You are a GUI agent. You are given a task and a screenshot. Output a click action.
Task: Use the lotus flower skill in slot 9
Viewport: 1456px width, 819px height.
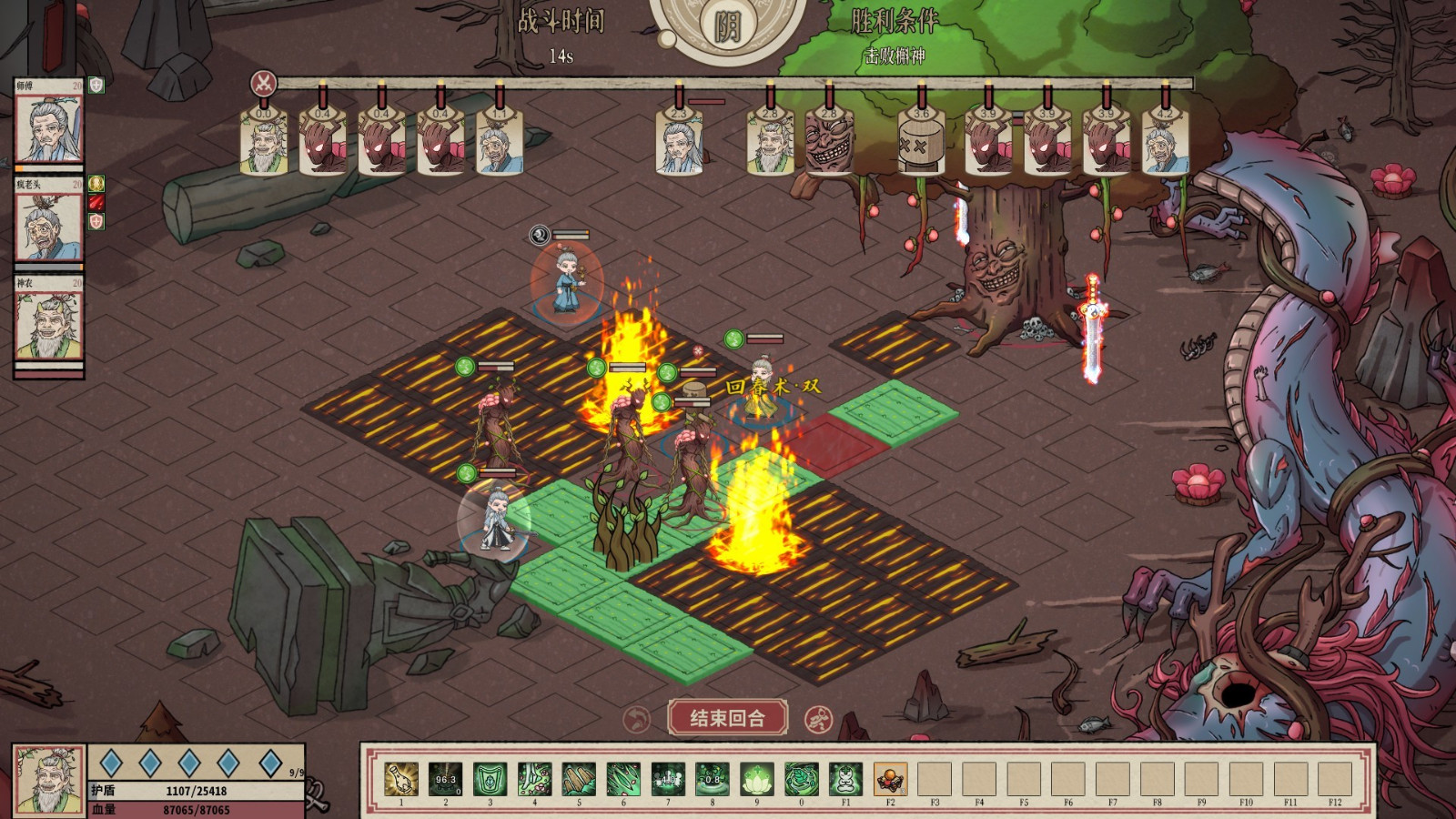757,780
